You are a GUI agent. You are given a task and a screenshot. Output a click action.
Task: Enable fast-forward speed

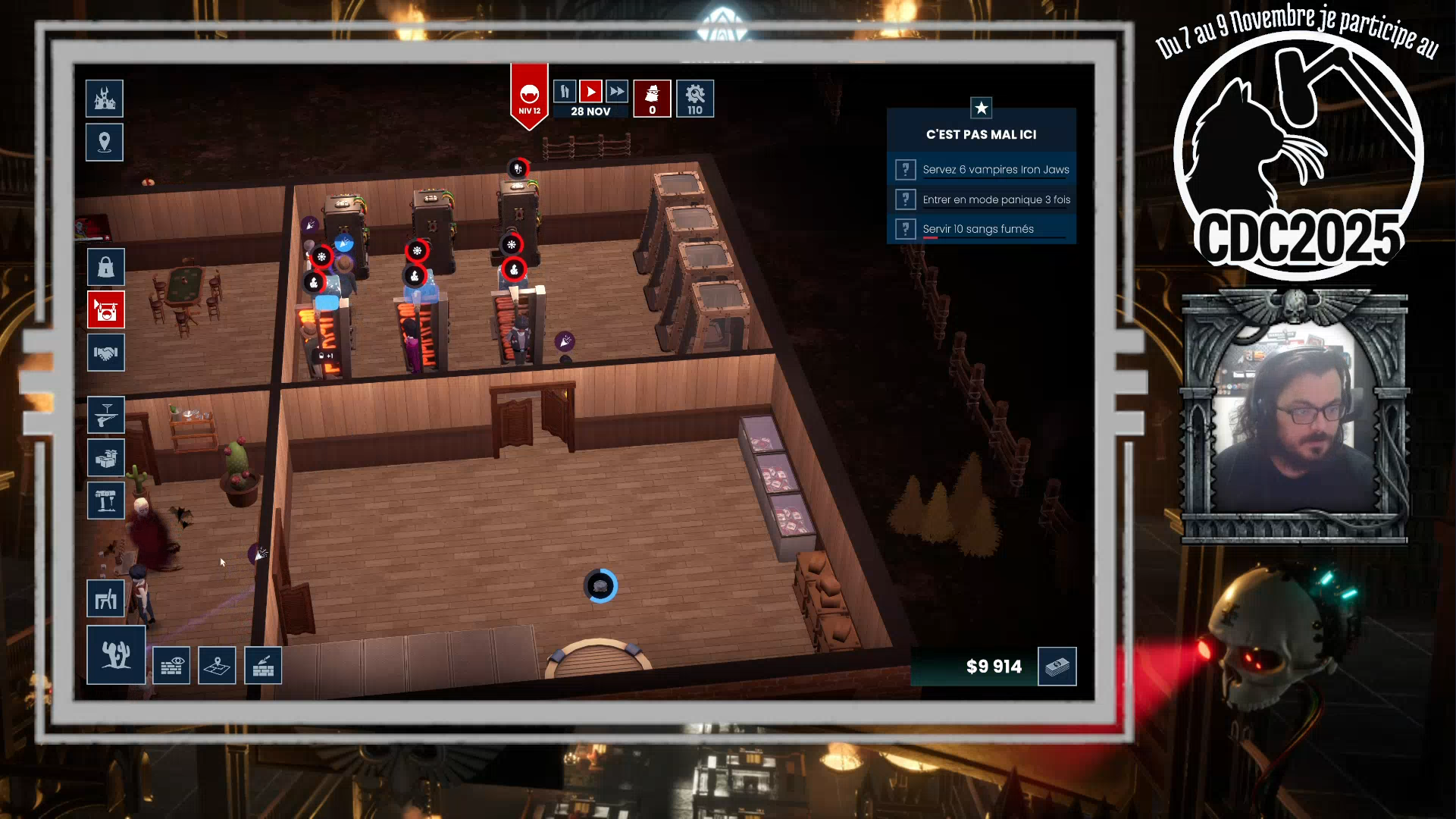pyautogui.click(x=617, y=92)
